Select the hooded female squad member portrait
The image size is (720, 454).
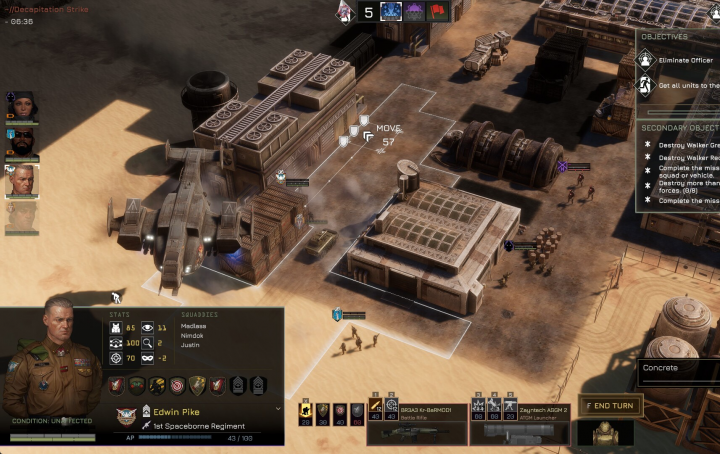click(22, 104)
